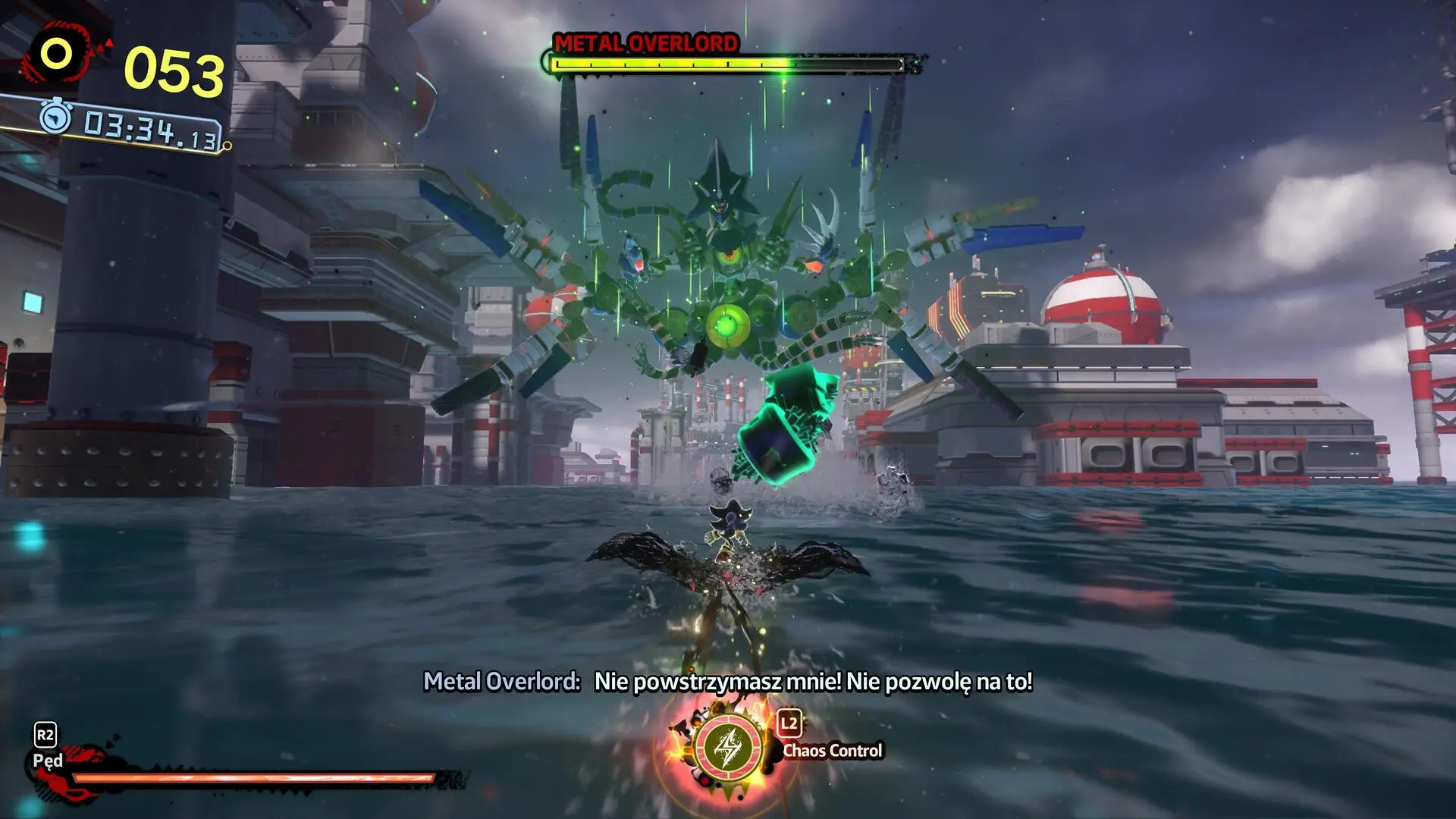Click the ring counter icon
1456x819 pixels.
coord(55,55)
